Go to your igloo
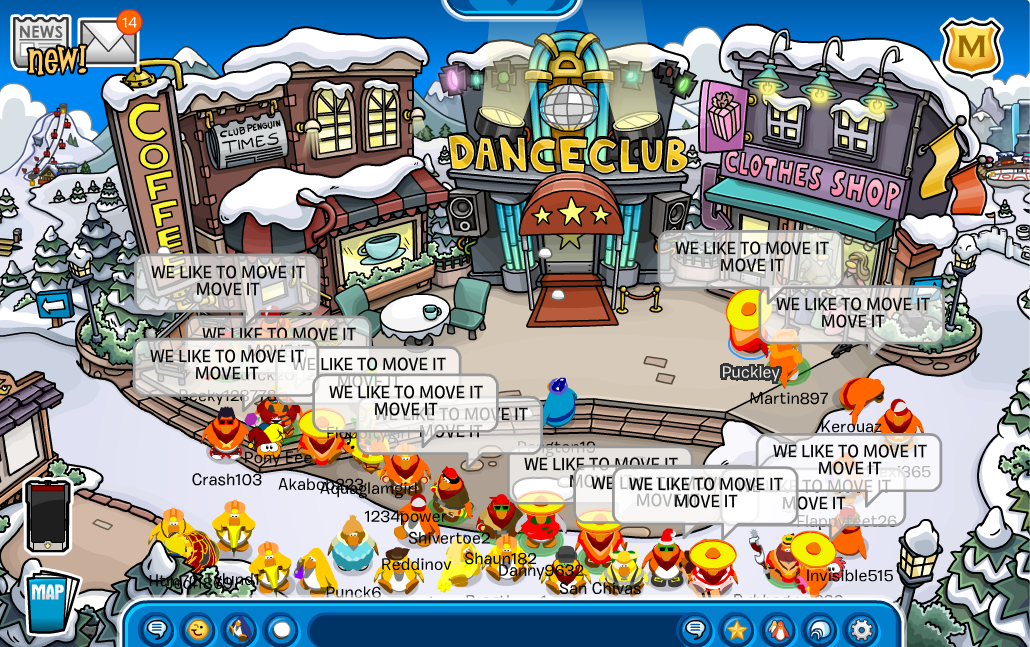1030x647 pixels. [819, 630]
